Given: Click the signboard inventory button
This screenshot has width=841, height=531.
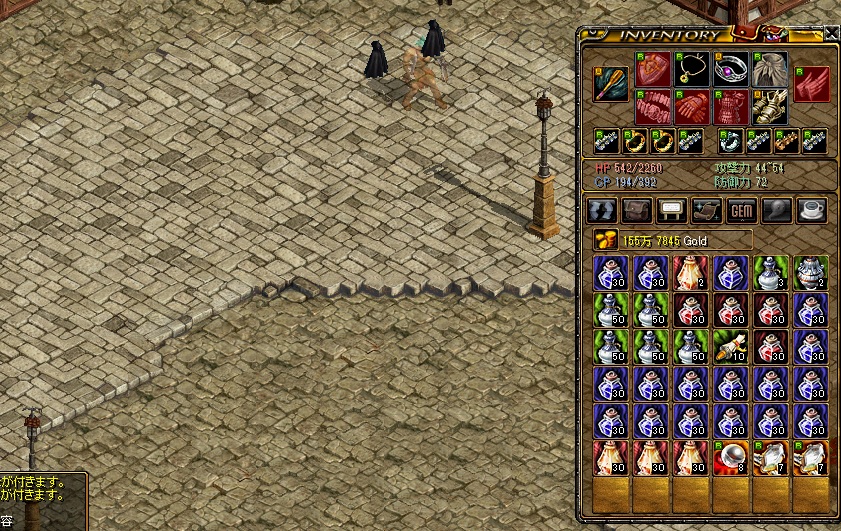Looking at the screenshot, I should pyautogui.click(x=670, y=210).
